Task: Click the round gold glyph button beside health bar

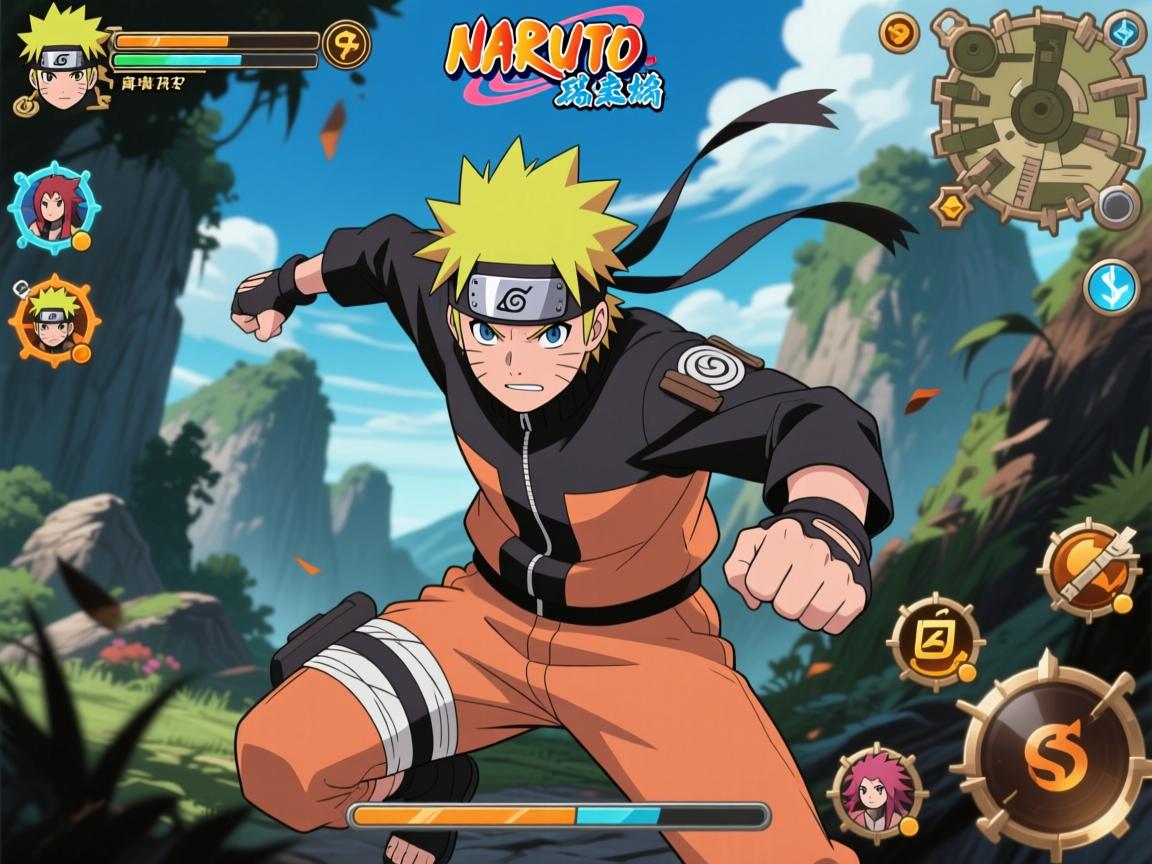Action: pyautogui.click(x=346, y=44)
